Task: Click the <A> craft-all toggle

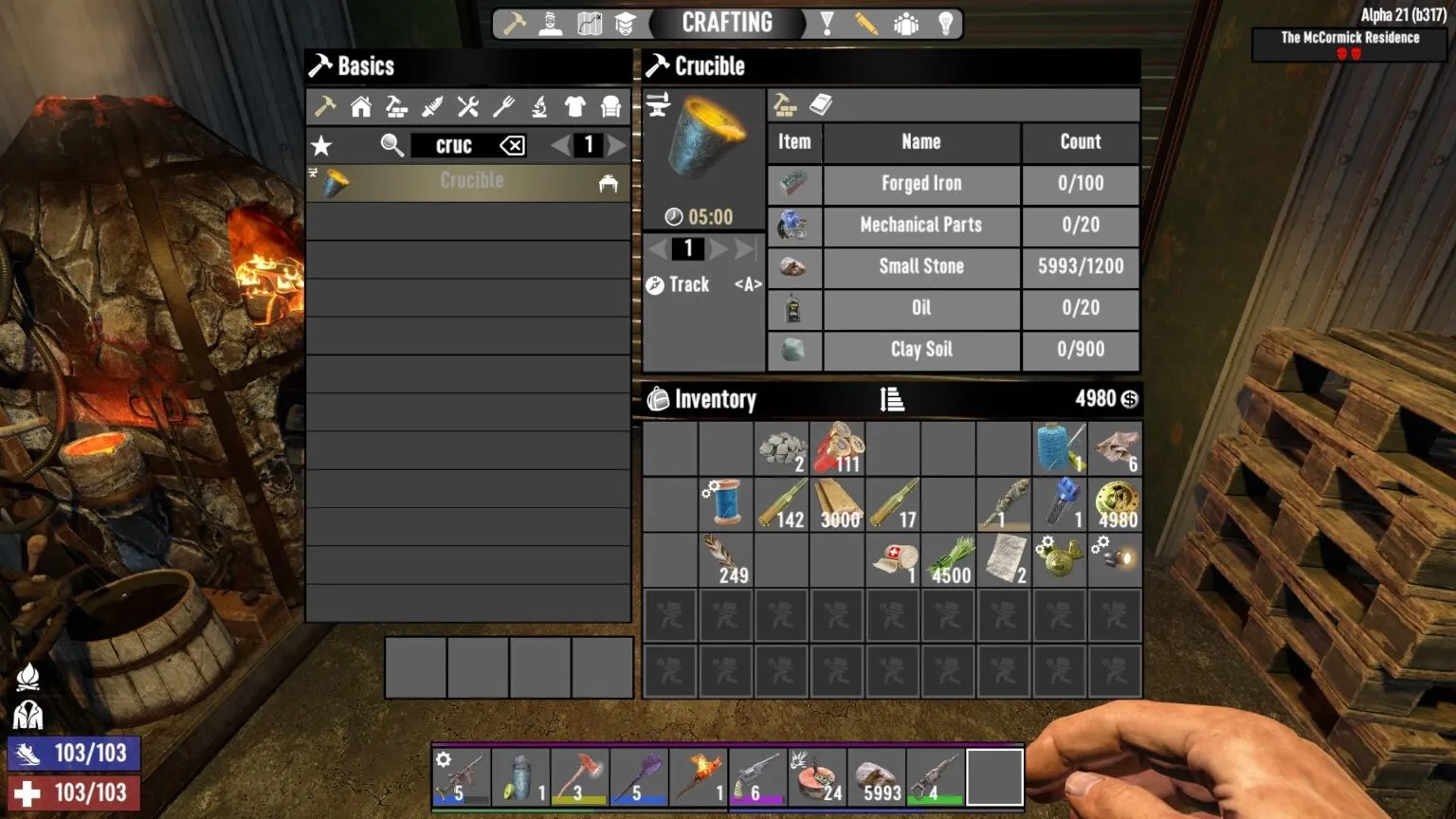Action: point(747,284)
